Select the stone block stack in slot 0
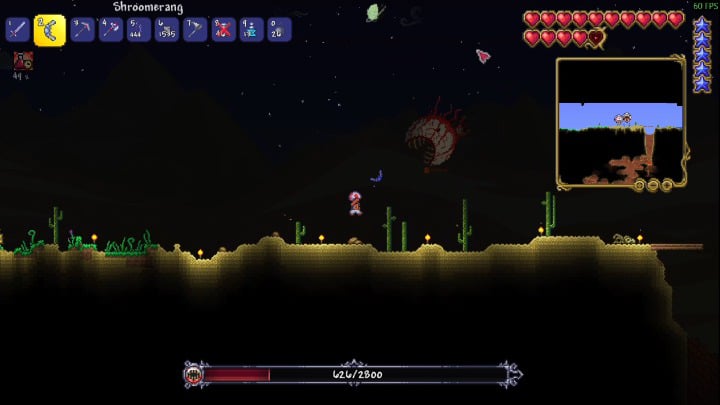 pos(278,30)
